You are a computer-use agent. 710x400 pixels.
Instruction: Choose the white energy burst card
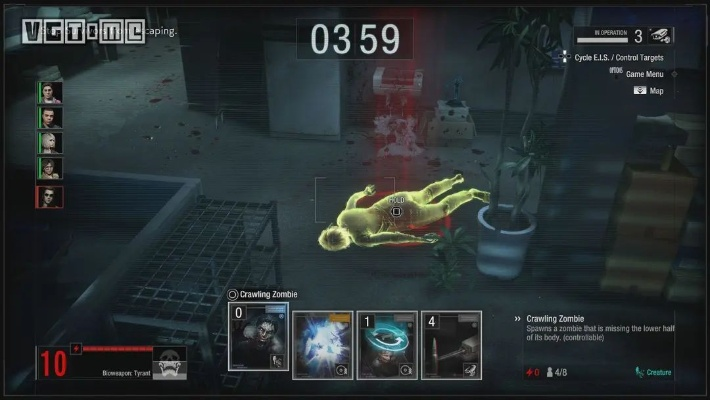click(323, 346)
